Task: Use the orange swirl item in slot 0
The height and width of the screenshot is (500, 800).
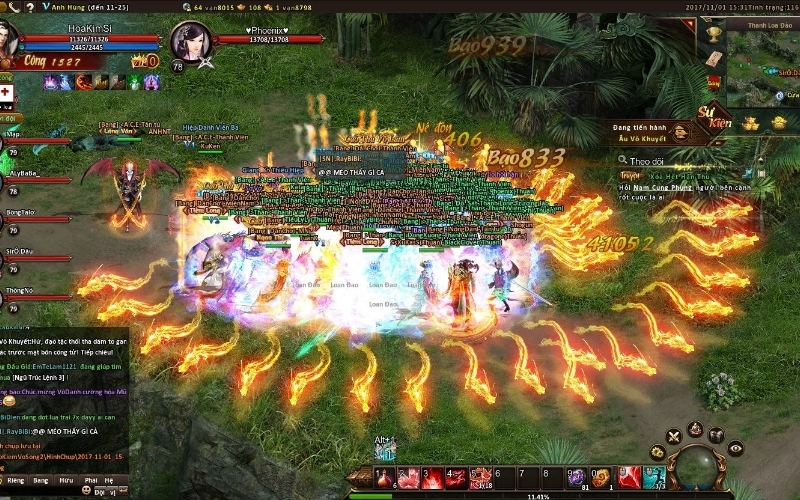Action: point(600,478)
